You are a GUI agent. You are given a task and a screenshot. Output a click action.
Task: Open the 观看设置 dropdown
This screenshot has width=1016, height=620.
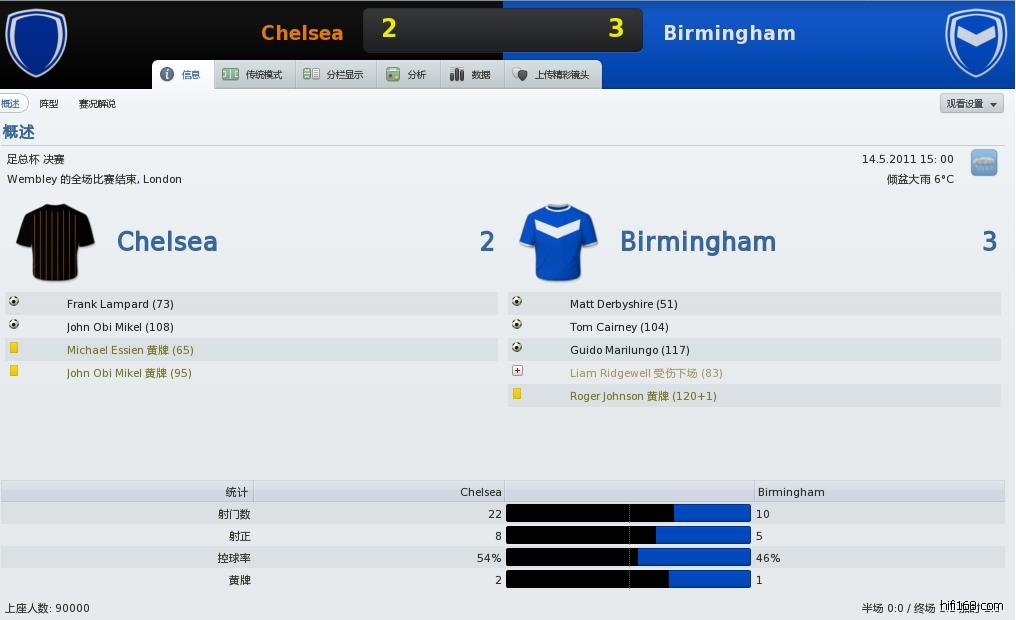click(x=972, y=104)
